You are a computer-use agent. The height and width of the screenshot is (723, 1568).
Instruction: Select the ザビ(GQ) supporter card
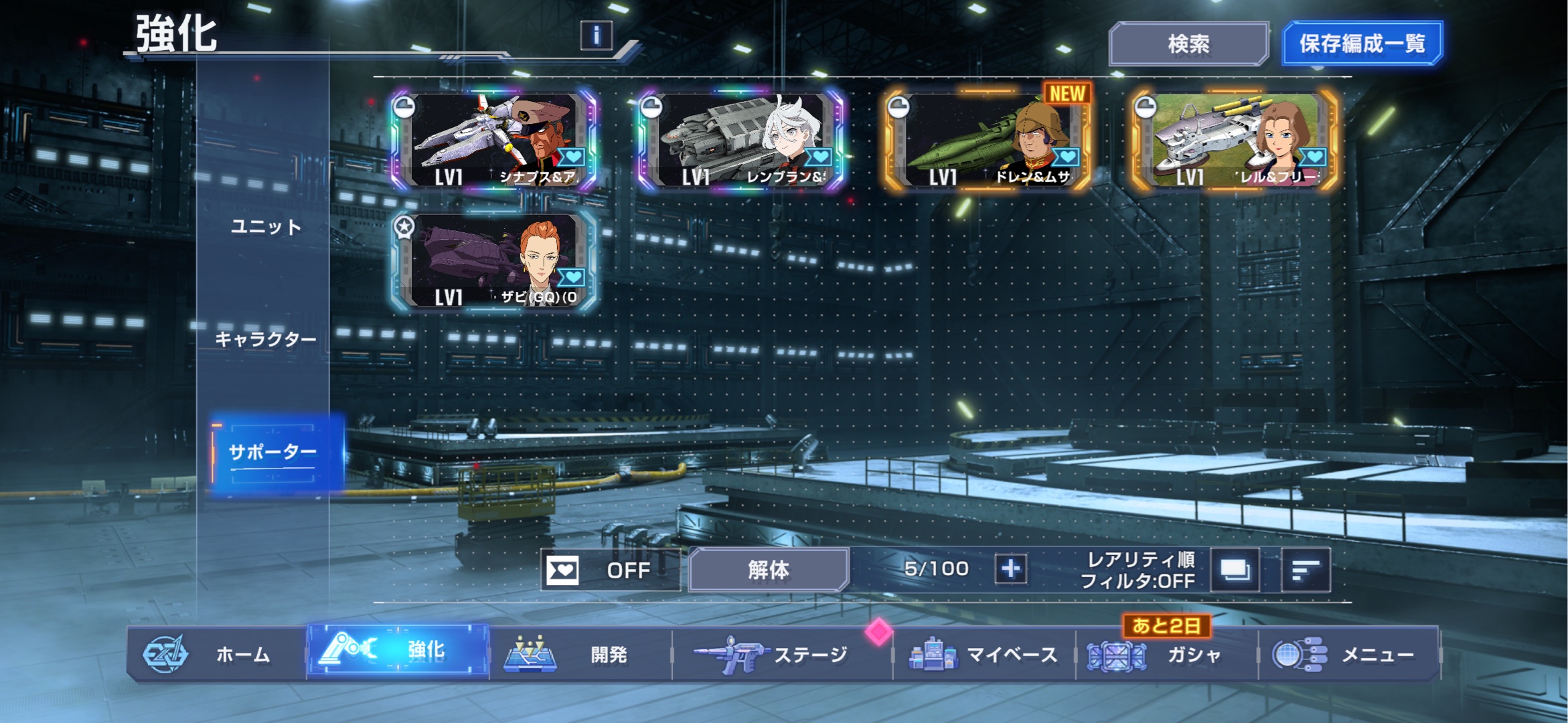coord(493,262)
